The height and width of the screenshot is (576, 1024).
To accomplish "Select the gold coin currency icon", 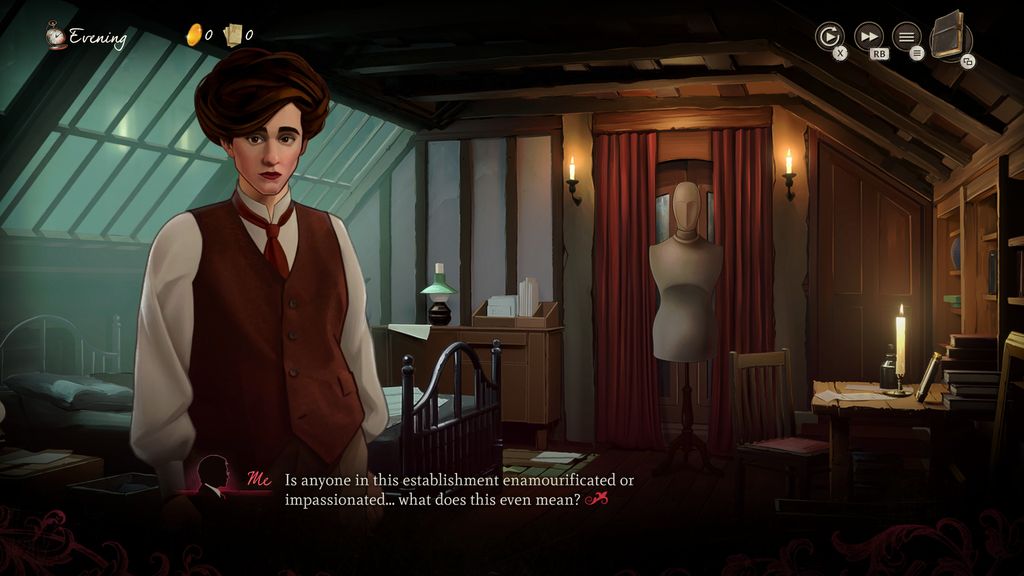I will (194, 35).
